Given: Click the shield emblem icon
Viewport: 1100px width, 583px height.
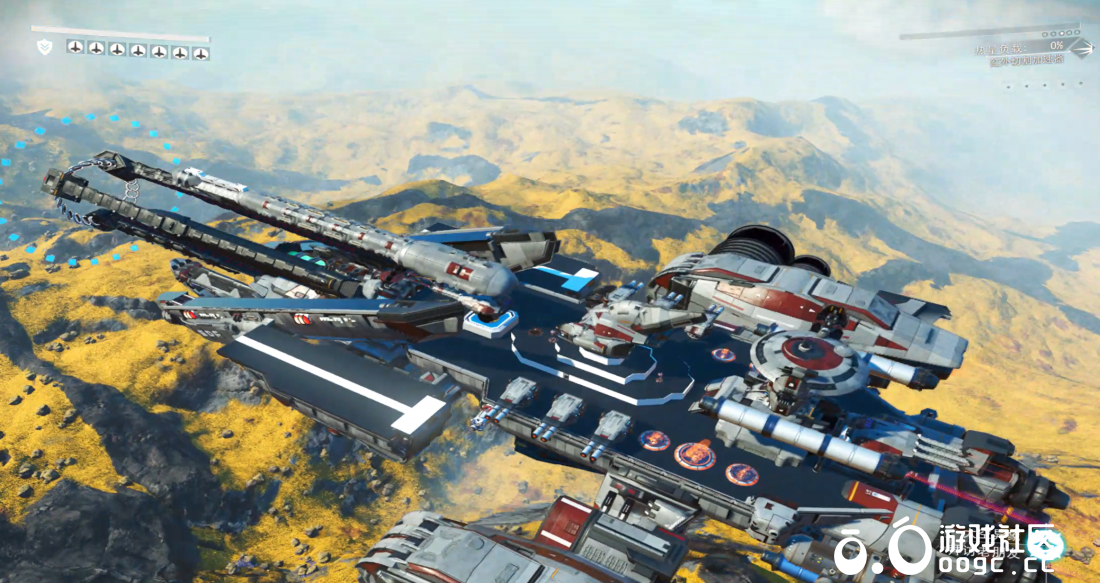Looking at the screenshot, I should pyautogui.click(x=44, y=48).
